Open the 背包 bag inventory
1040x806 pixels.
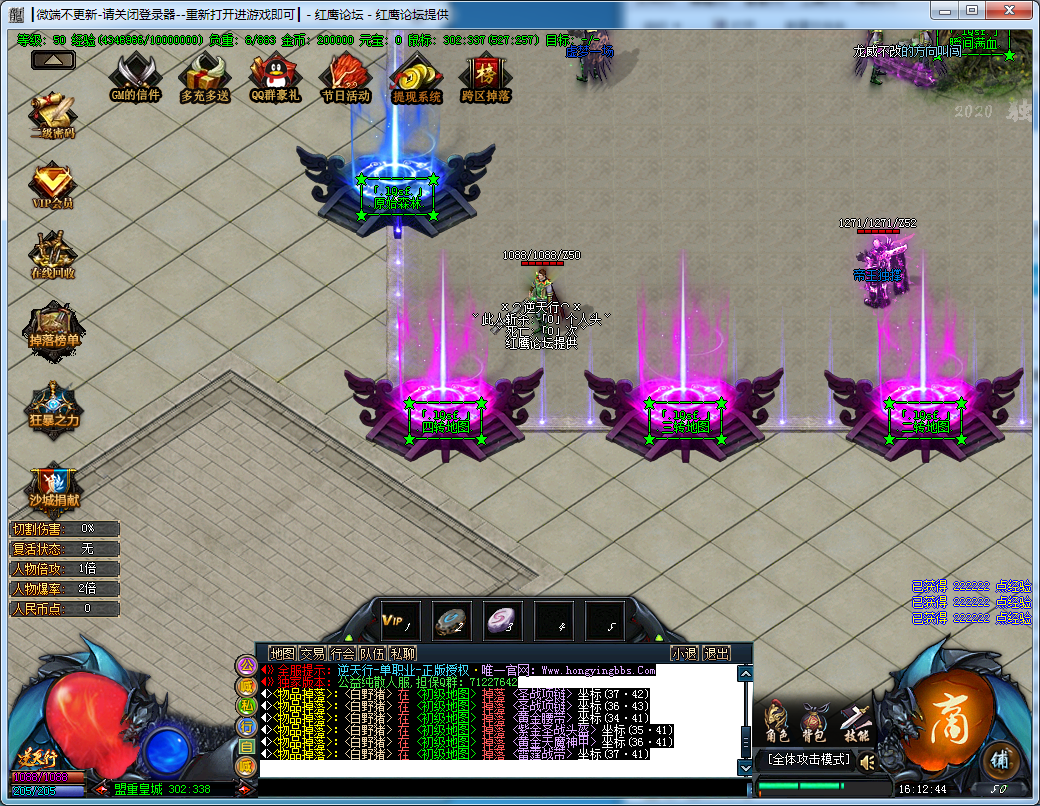pyautogui.click(x=815, y=722)
